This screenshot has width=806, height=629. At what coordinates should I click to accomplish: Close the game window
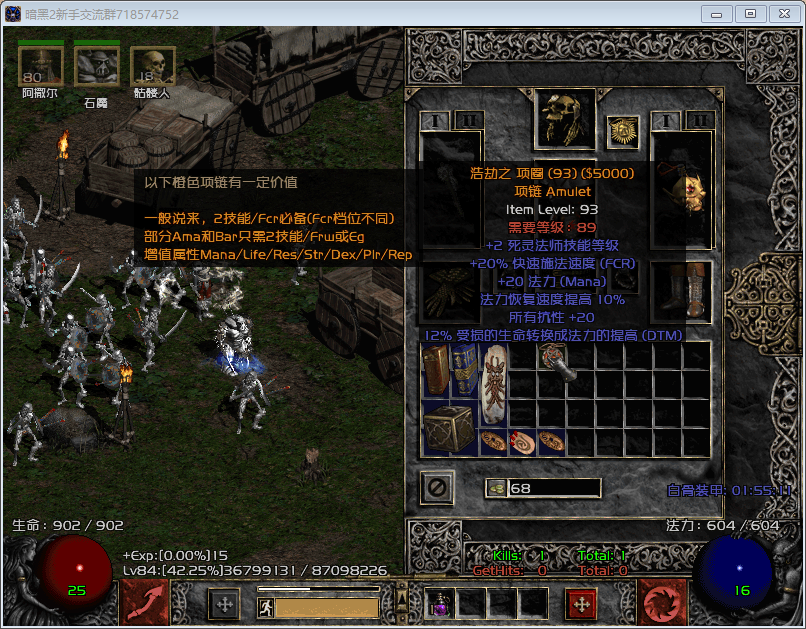[x=780, y=14]
